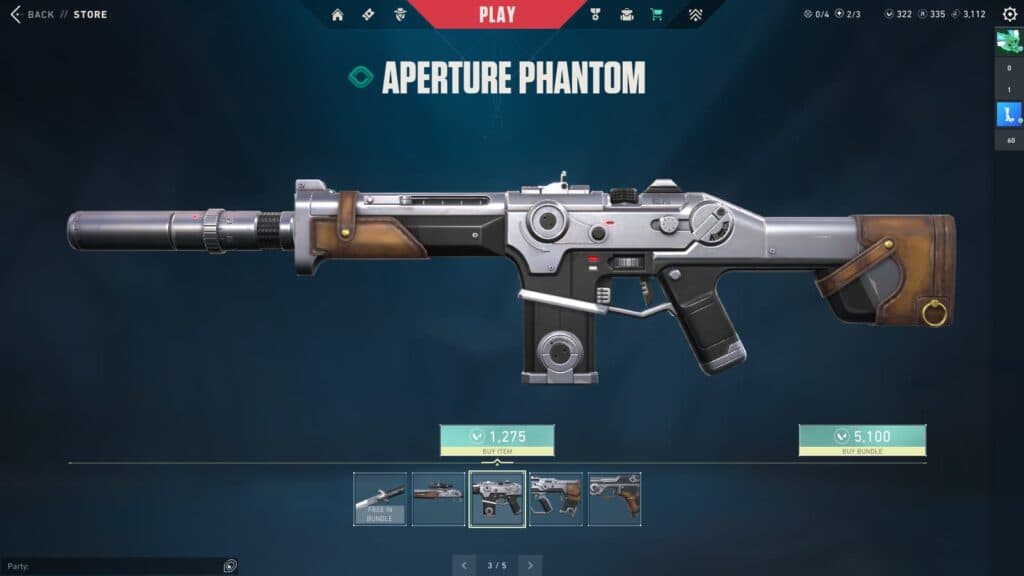Select the free-in-bundle knife thumbnail

380,499
